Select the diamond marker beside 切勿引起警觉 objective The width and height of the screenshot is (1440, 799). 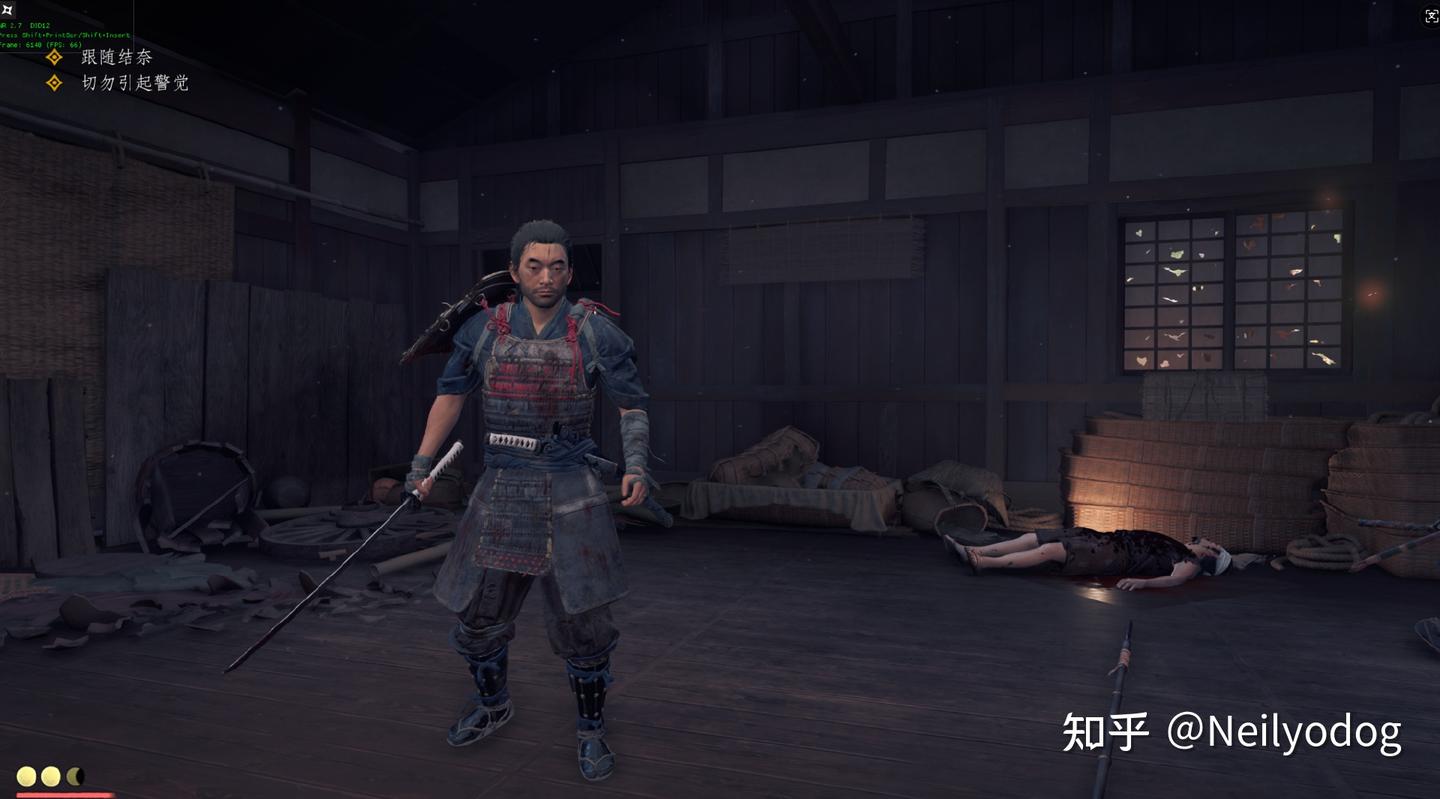pyautogui.click(x=53, y=82)
